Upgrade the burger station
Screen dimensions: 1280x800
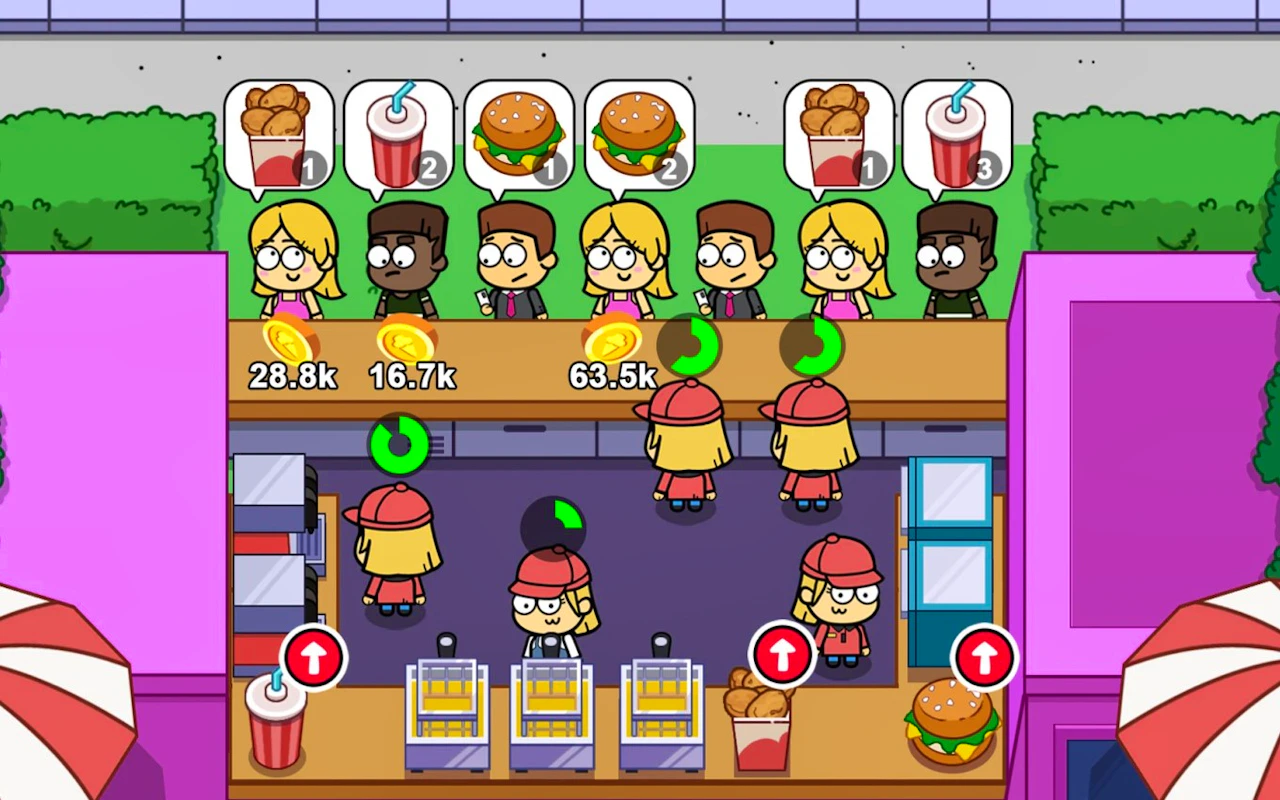click(x=984, y=658)
